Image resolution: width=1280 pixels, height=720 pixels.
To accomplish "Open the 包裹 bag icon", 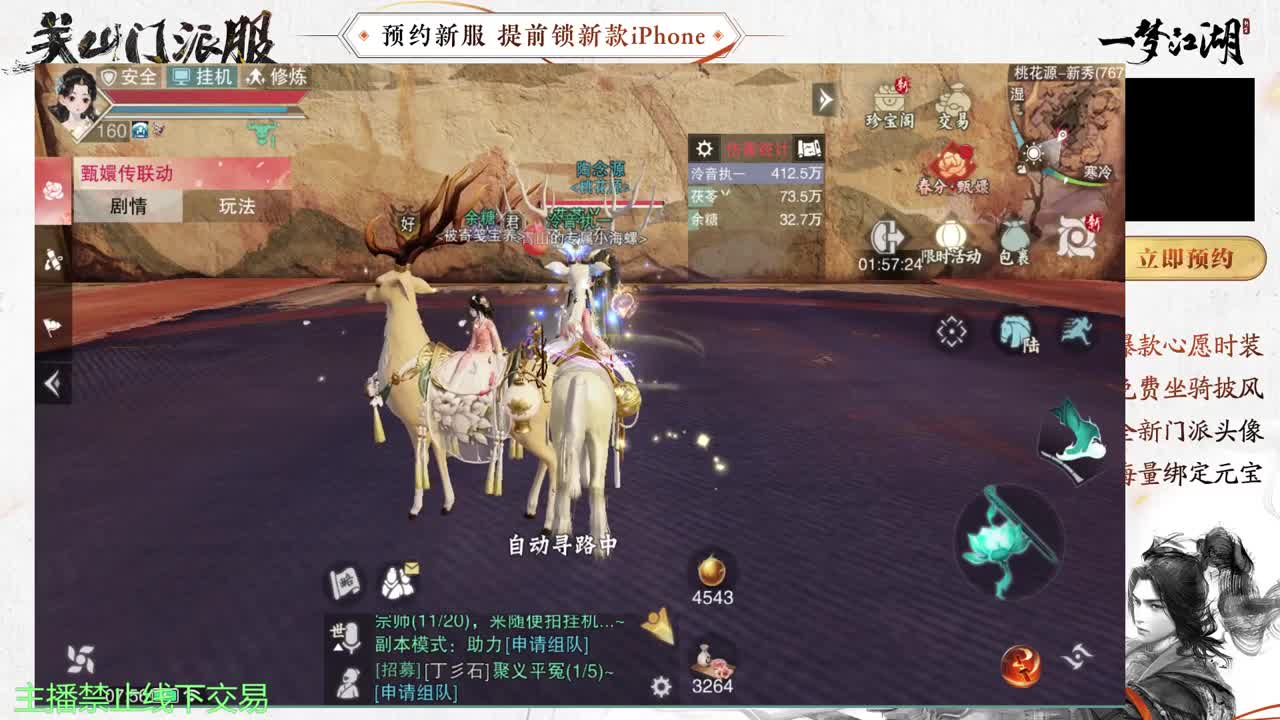I will click(x=1013, y=234).
